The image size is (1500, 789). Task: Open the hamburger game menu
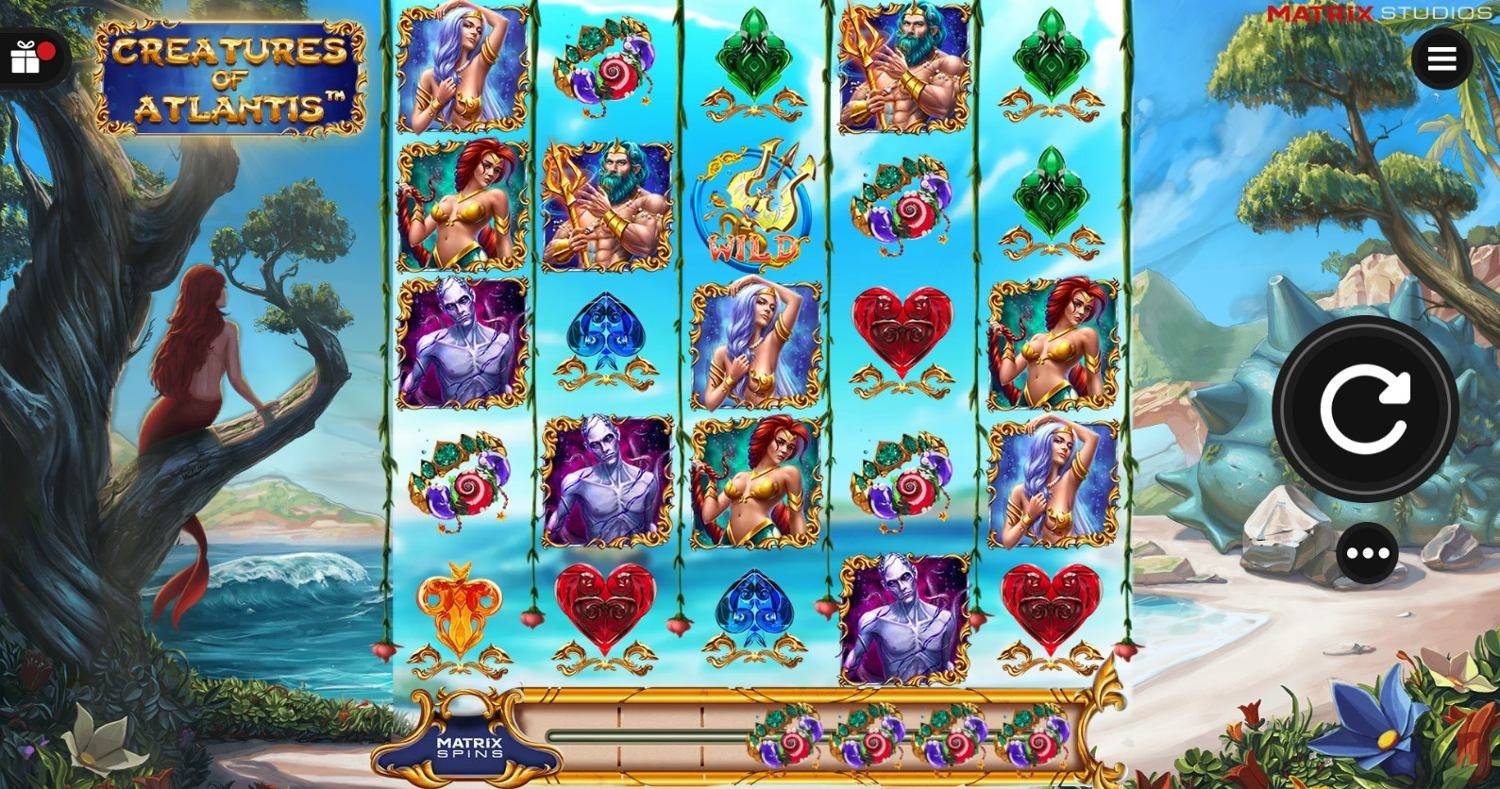click(1440, 57)
